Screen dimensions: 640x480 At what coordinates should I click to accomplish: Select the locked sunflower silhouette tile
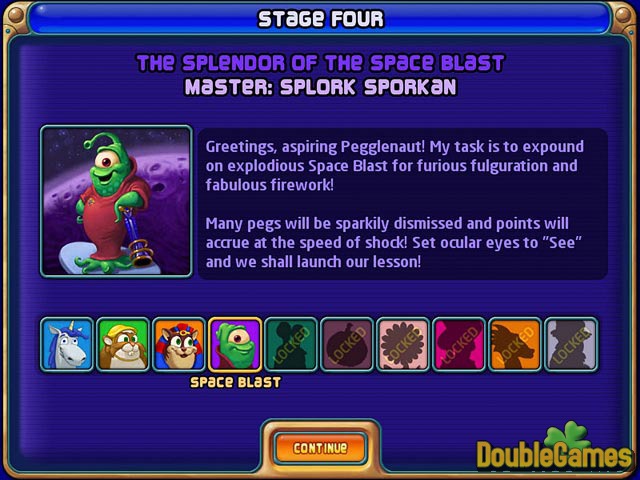pos(403,345)
